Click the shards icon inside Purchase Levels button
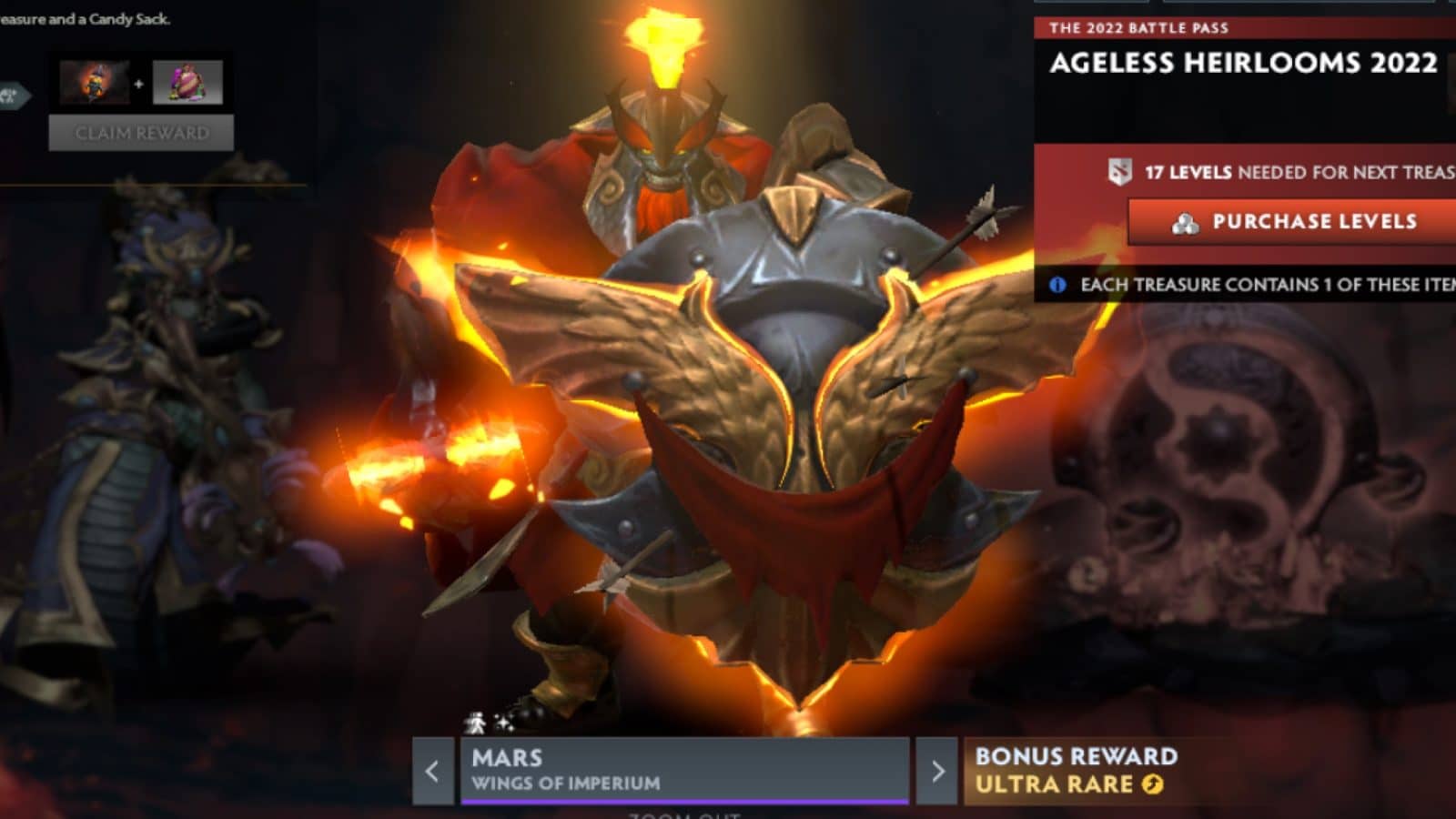Viewport: 1456px width, 819px height. (1183, 223)
